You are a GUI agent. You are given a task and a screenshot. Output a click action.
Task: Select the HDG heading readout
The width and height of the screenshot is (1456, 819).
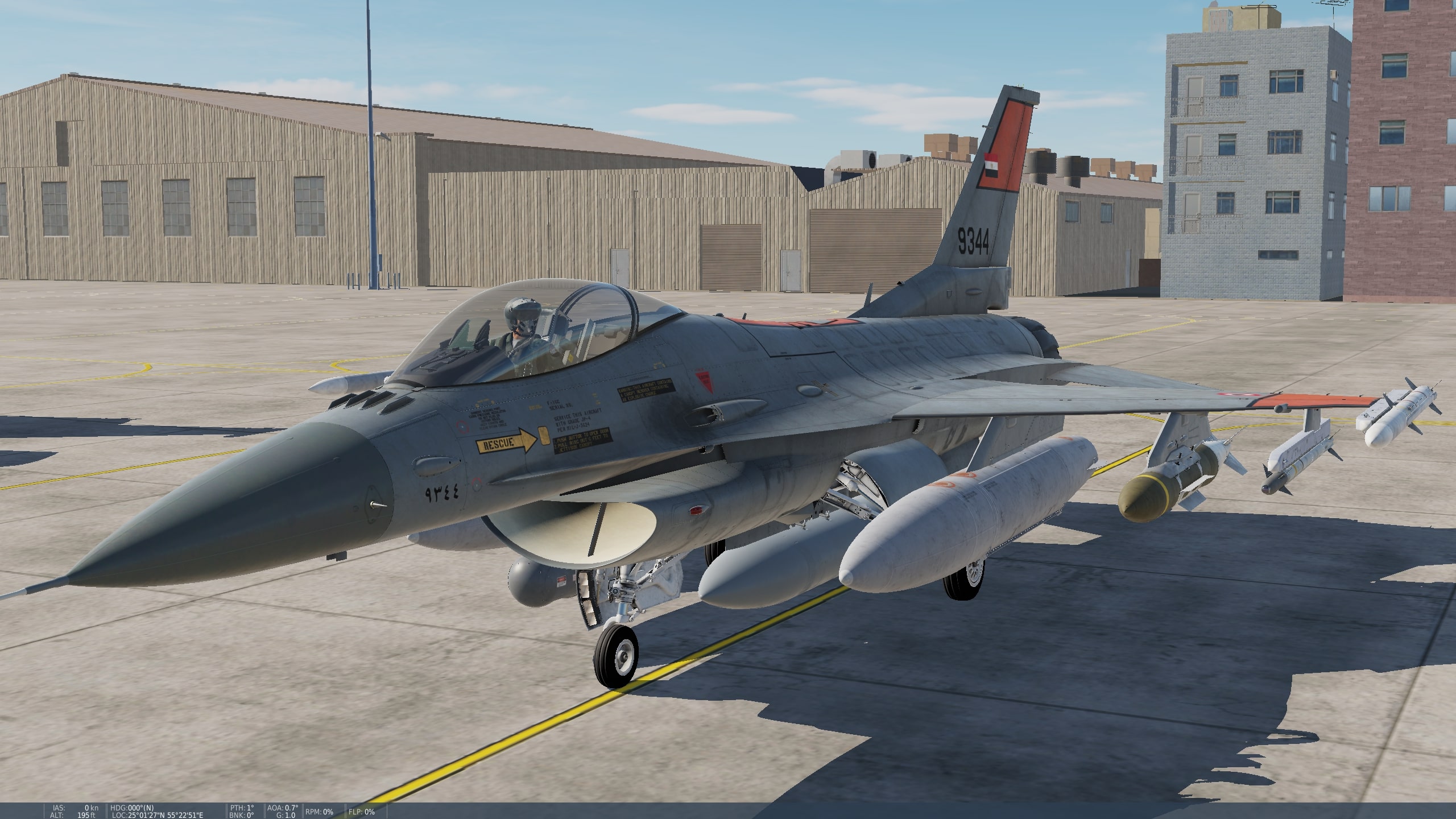[x=132, y=808]
